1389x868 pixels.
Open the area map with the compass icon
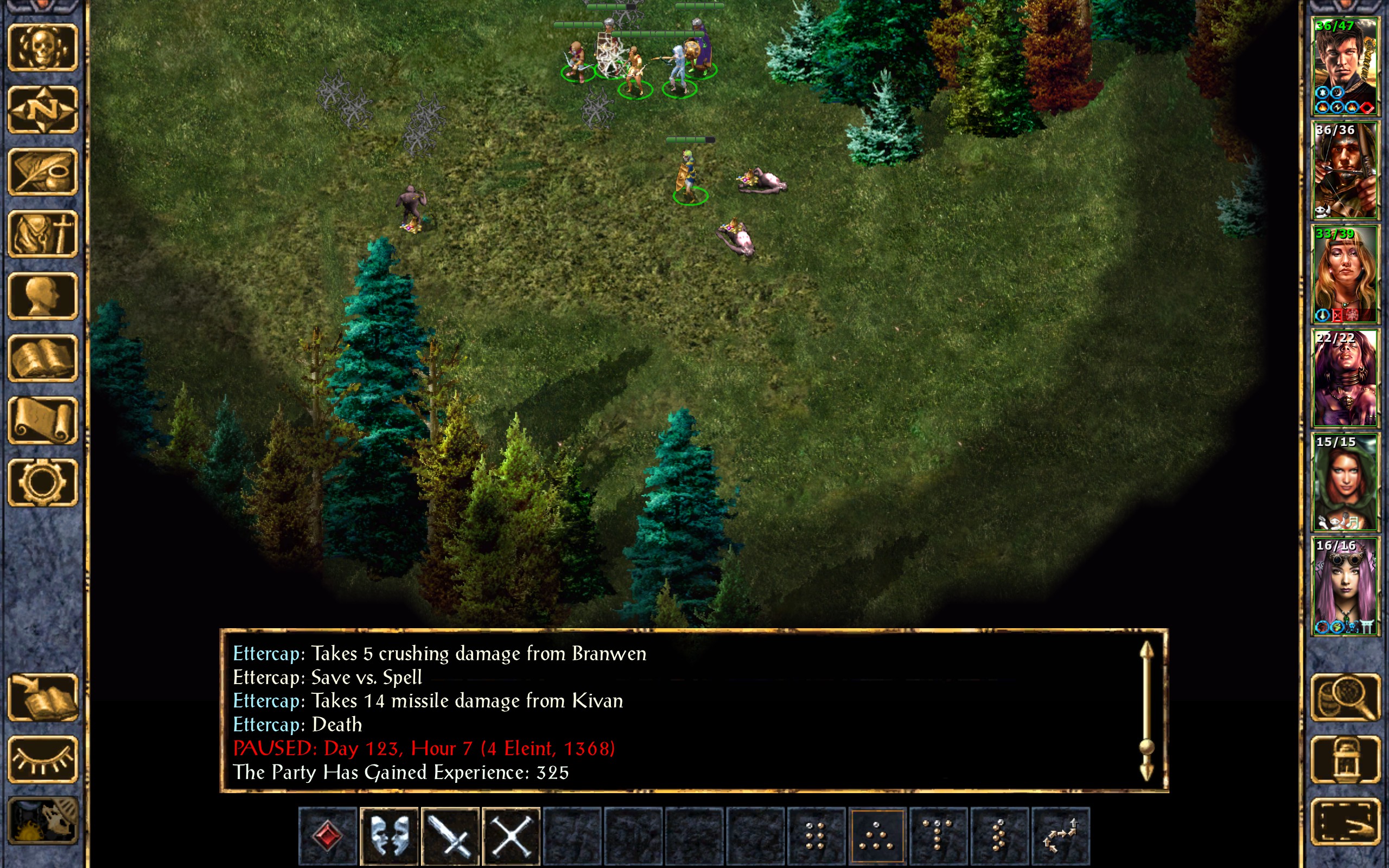pyautogui.click(x=43, y=110)
